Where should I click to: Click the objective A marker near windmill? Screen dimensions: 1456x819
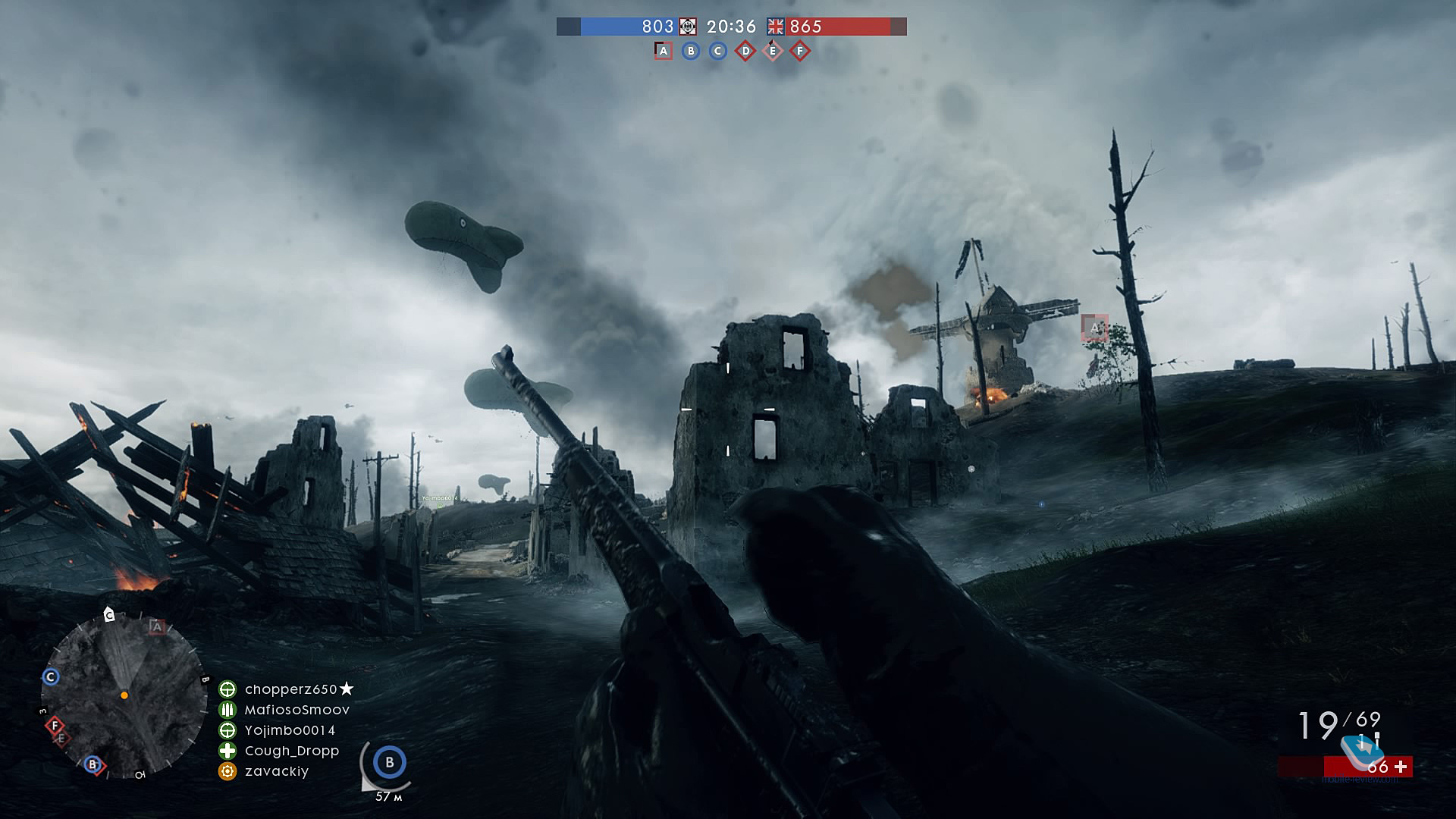click(x=1094, y=328)
